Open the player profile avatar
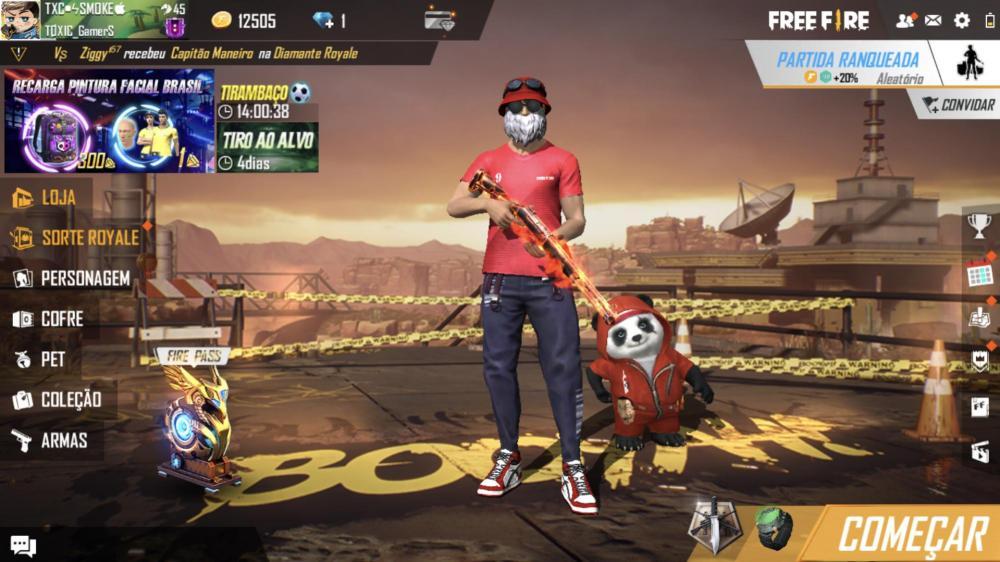 tap(20, 19)
